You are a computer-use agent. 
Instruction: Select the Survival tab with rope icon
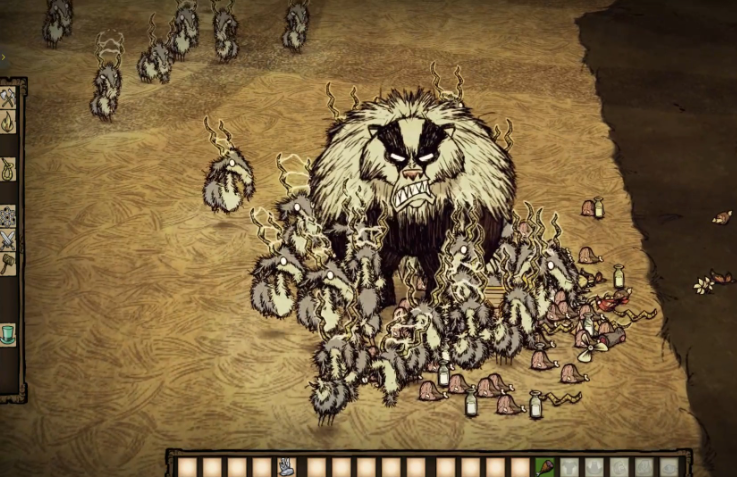[8, 167]
